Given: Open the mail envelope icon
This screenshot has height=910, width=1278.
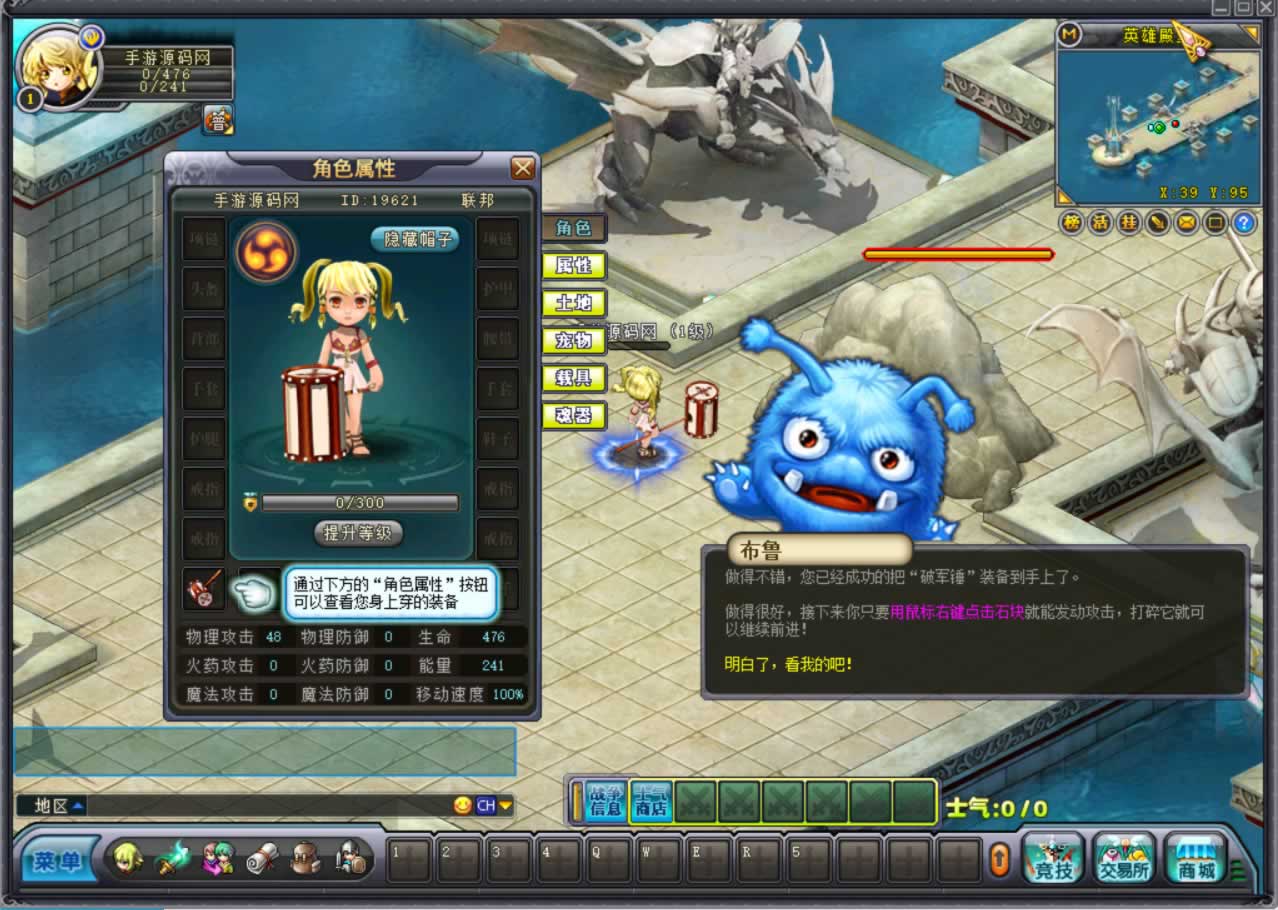Looking at the screenshot, I should [x=1185, y=223].
